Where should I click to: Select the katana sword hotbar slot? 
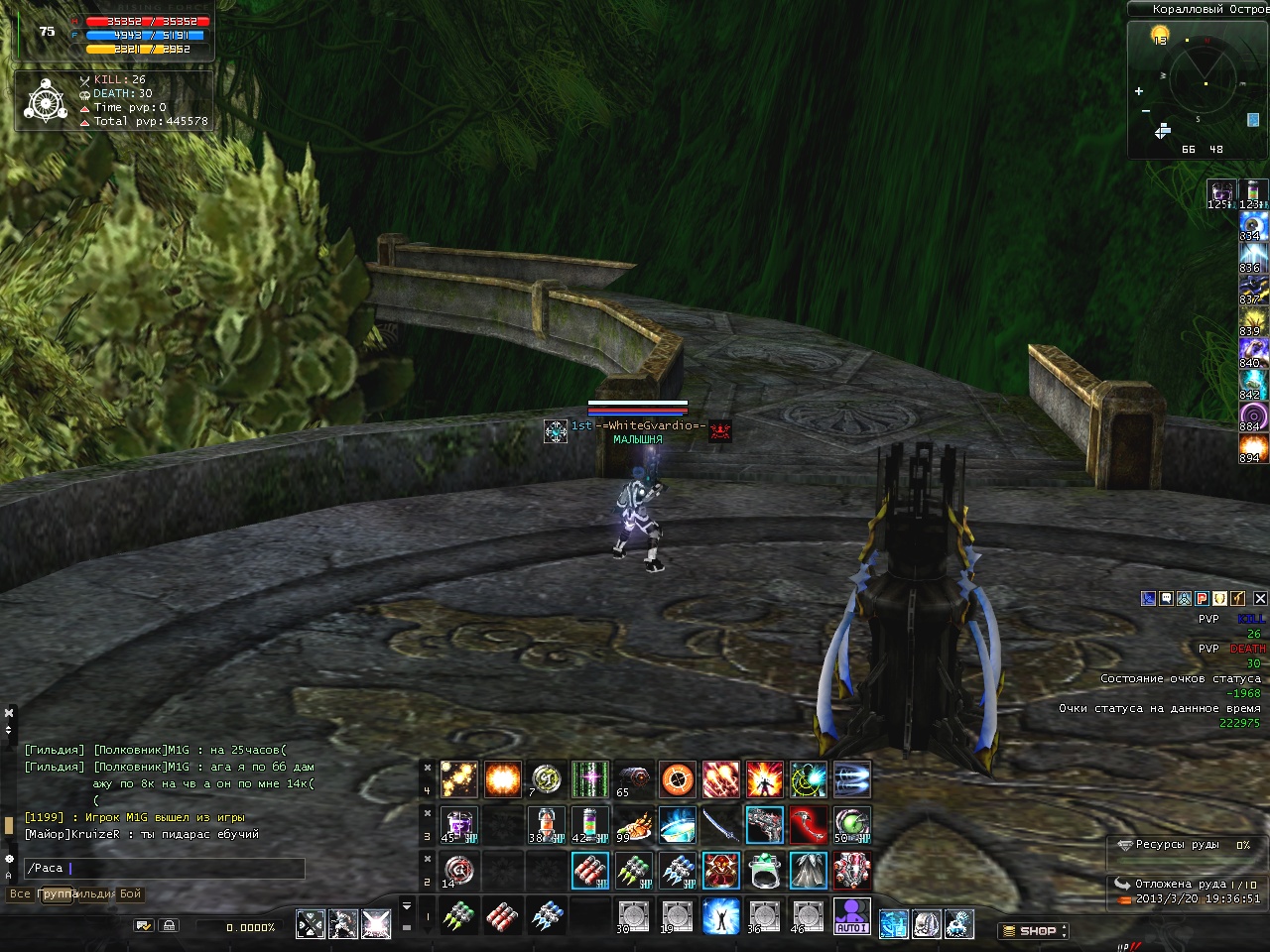(x=721, y=825)
